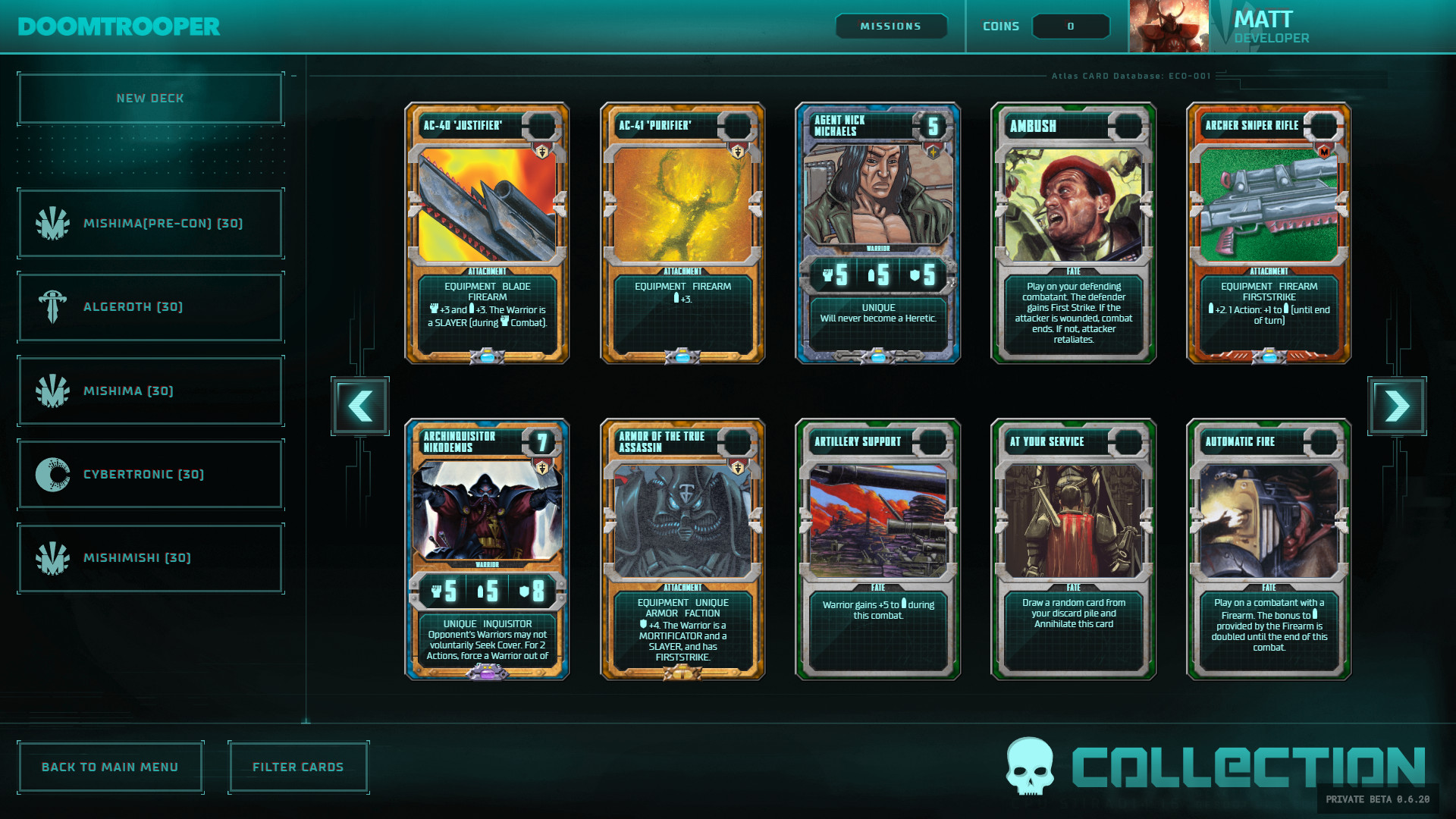Select the Agent Nick Michaels warrior card
The image size is (1456, 819).
pos(877,235)
